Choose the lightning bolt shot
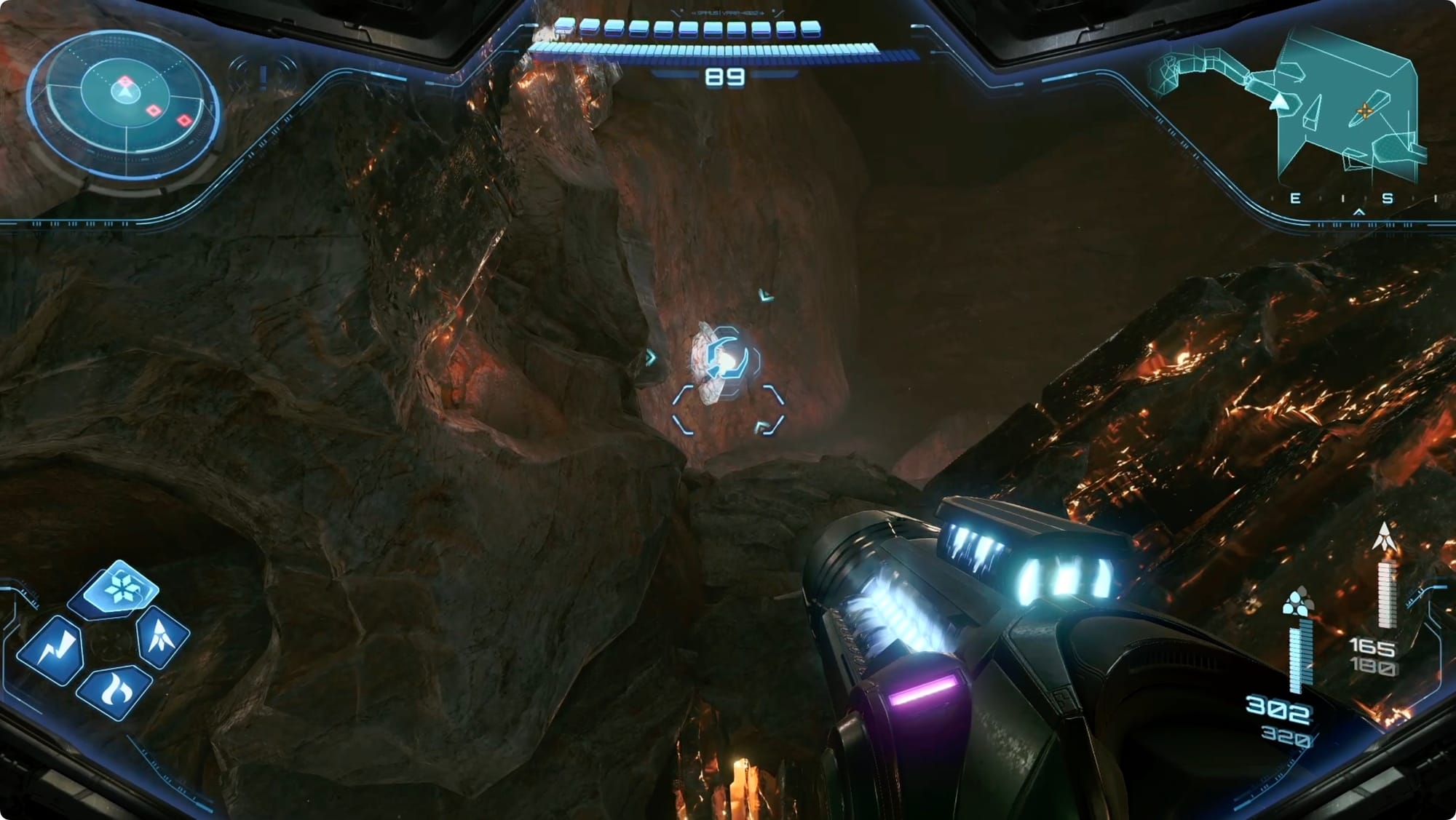The height and width of the screenshot is (820, 1456). [52, 648]
